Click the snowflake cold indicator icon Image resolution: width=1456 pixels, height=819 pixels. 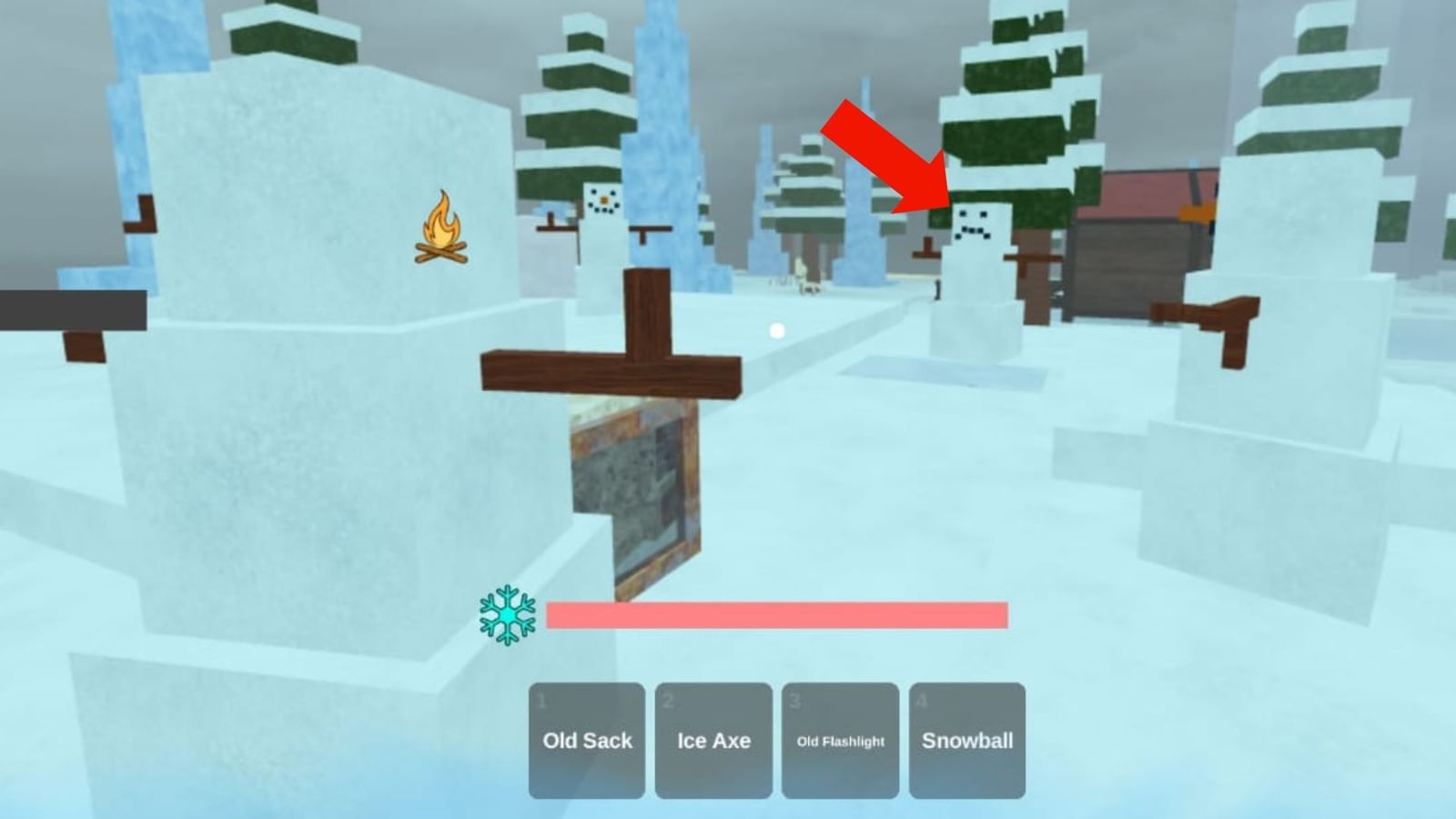pyautogui.click(x=506, y=617)
